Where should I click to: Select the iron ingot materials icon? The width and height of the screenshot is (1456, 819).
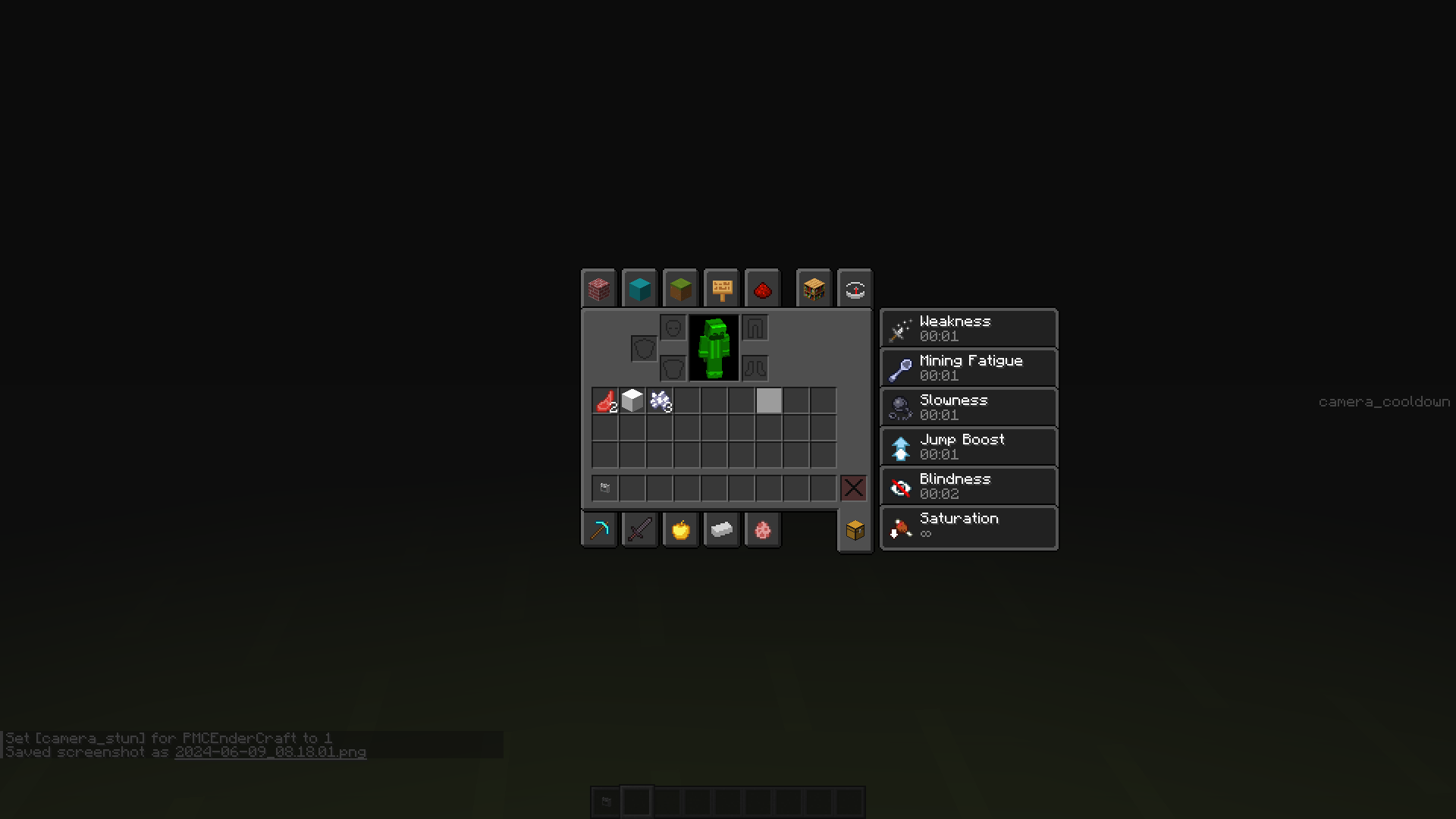(x=721, y=529)
